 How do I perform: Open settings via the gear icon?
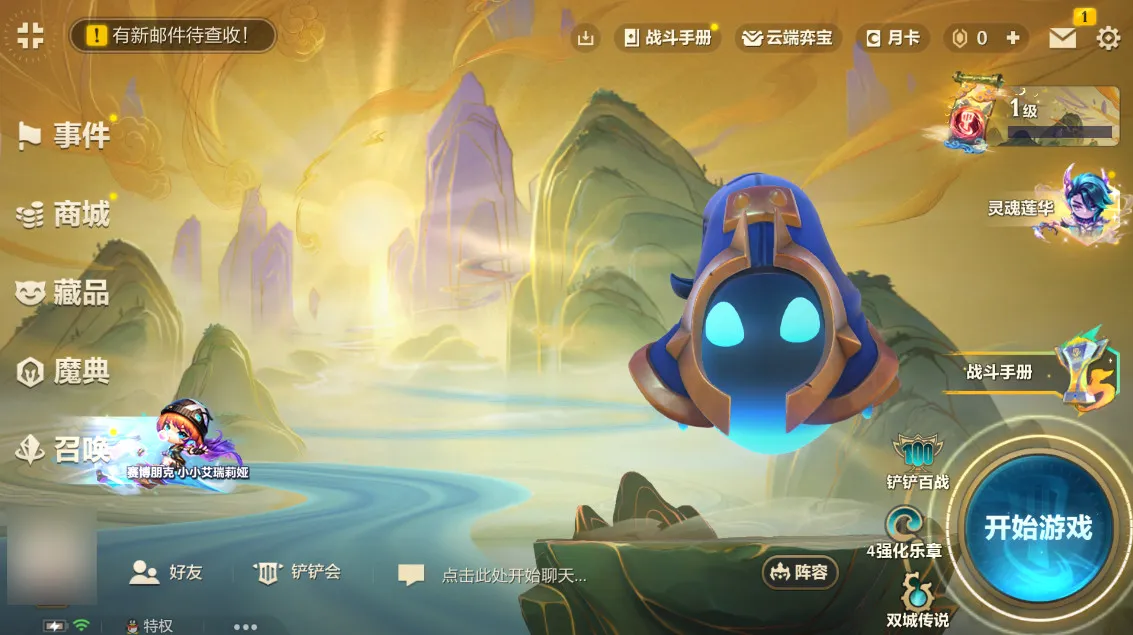(1108, 38)
